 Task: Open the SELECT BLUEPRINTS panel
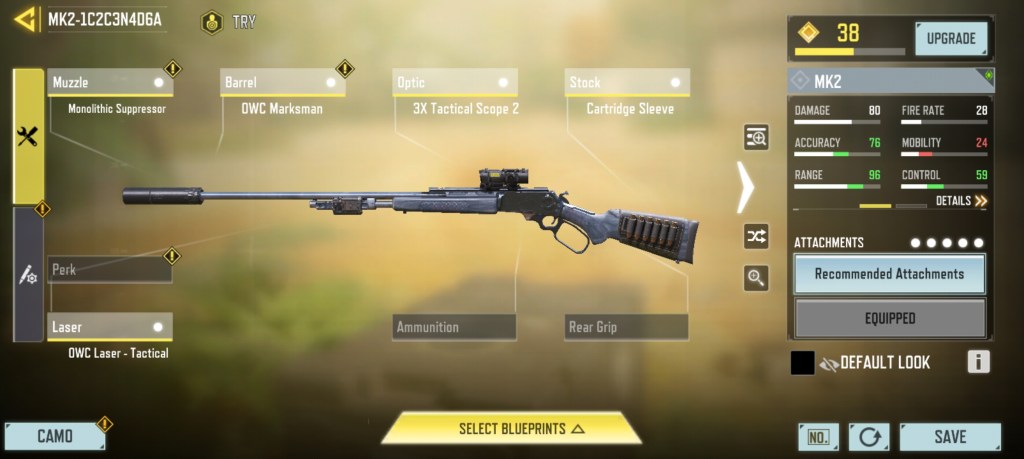pos(511,428)
